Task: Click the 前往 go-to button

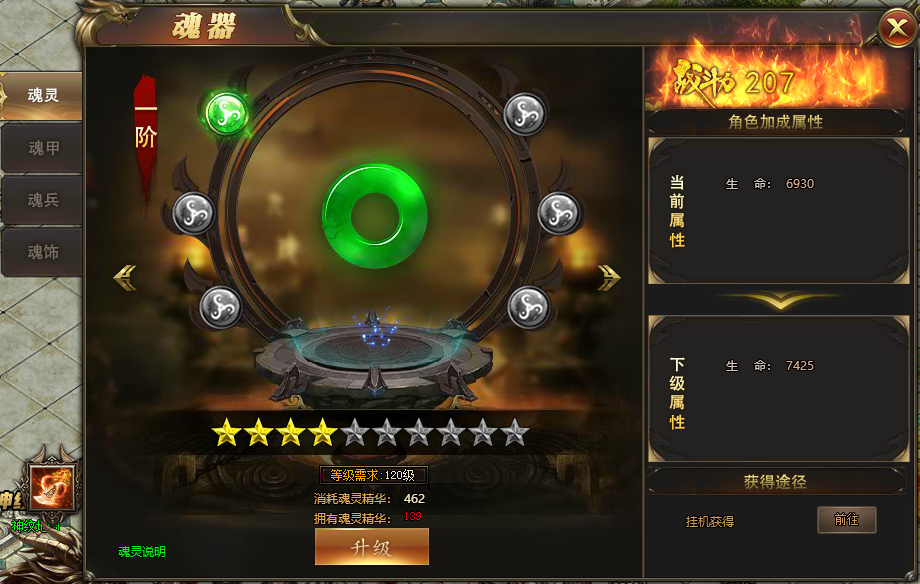Action: (846, 520)
